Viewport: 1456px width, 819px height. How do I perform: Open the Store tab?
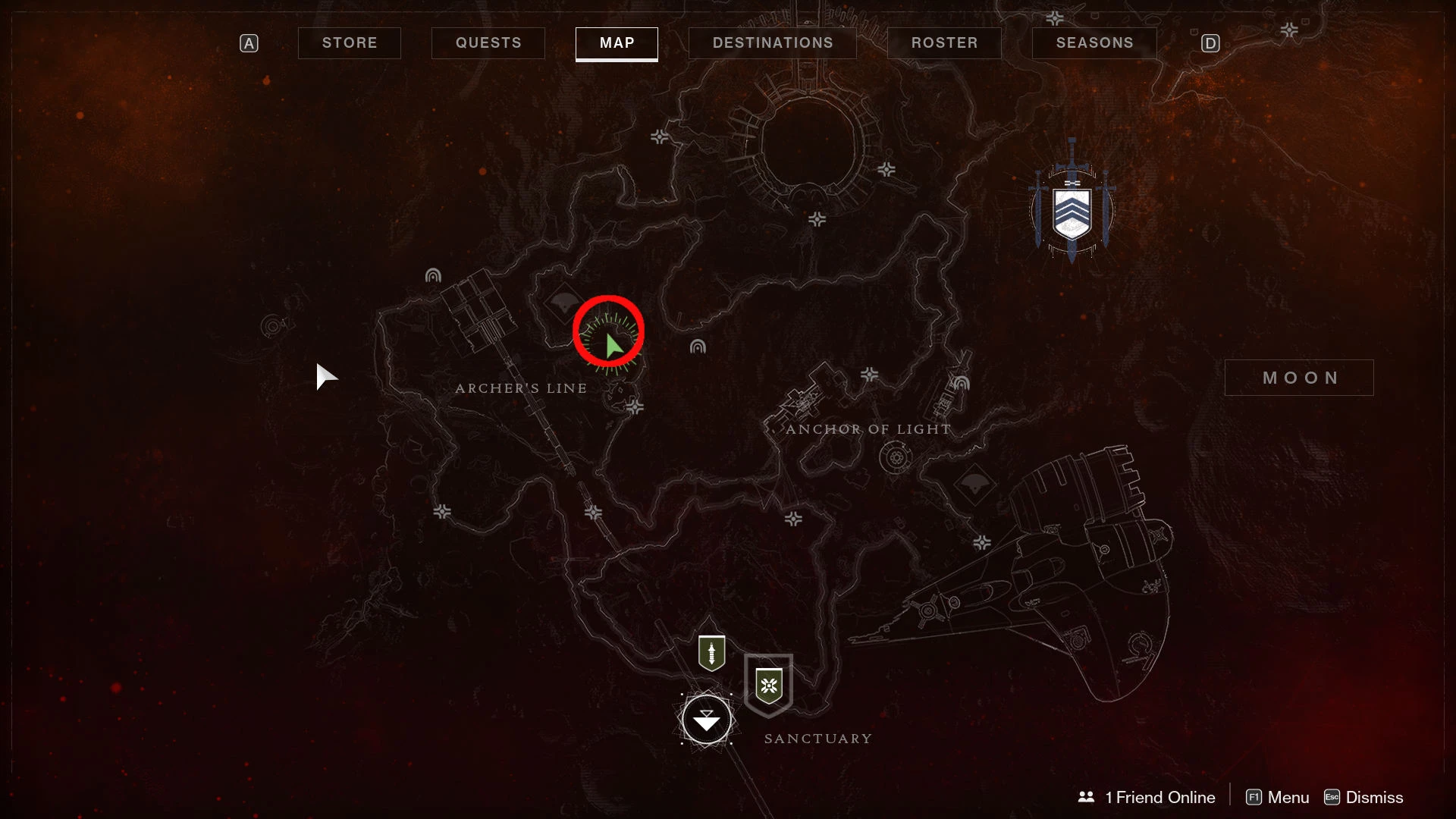pos(349,43)
